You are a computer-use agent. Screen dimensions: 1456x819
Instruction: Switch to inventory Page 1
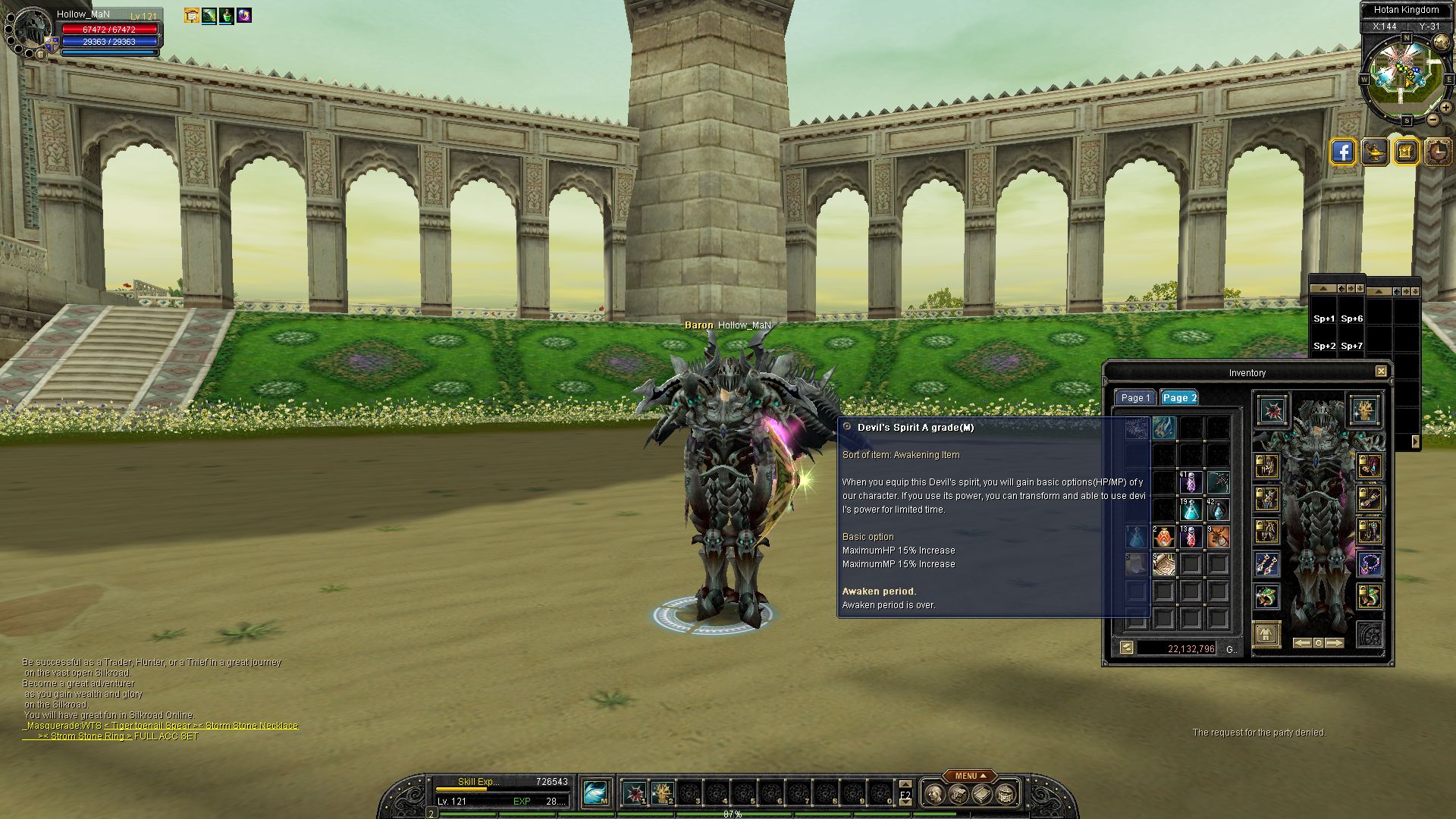(x=1135, y=398)
